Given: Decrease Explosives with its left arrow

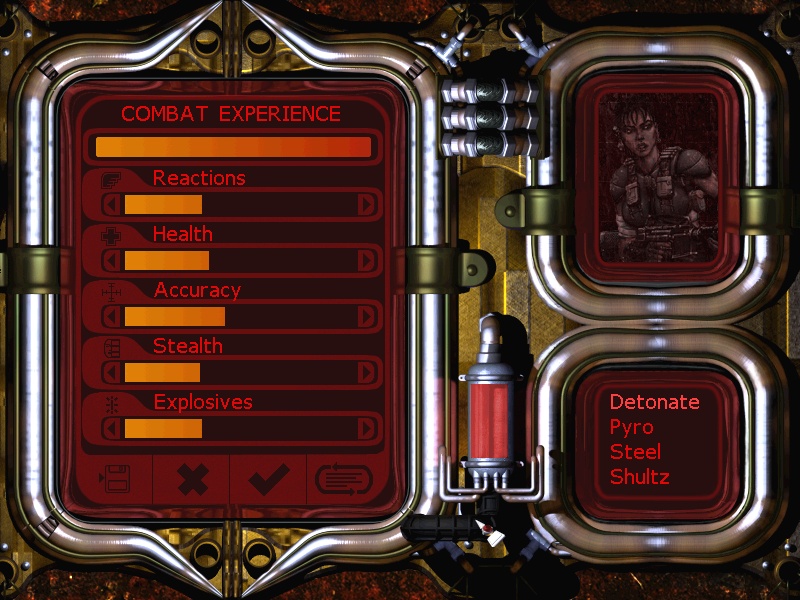Looking at the screenshot, I should click(x=113, y=429).
